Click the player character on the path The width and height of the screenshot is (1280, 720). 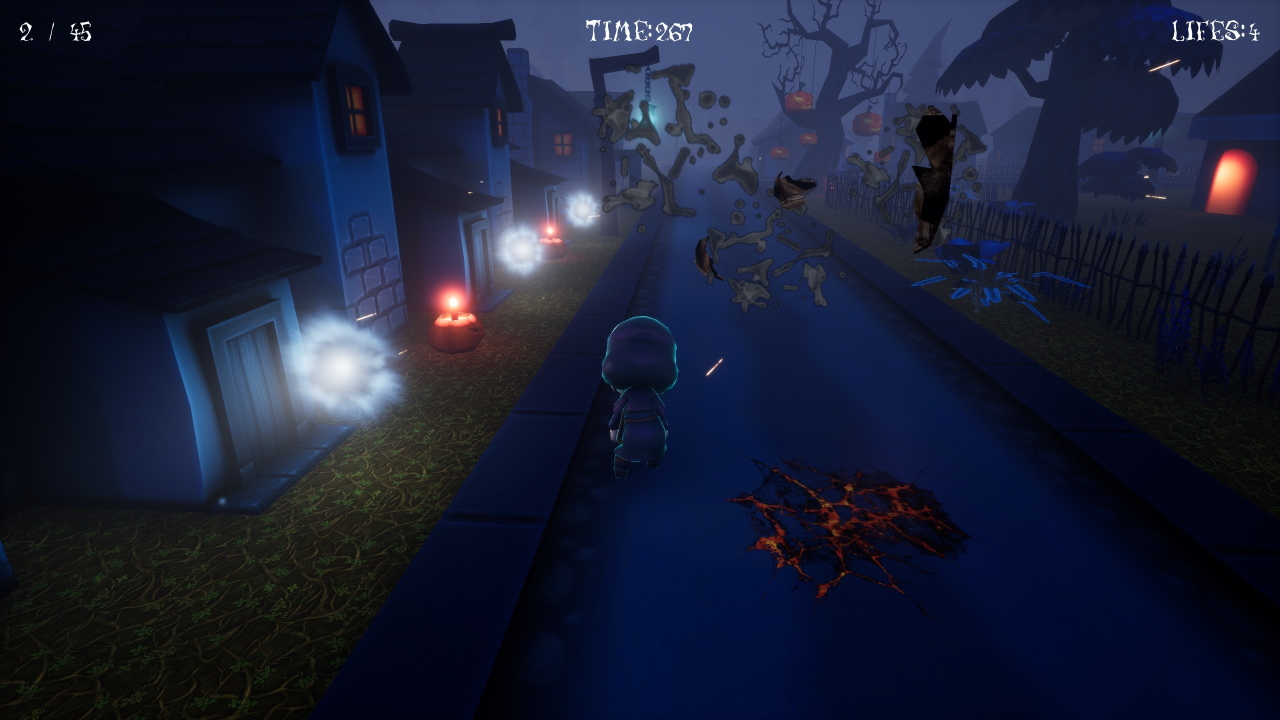click(640, 400)
